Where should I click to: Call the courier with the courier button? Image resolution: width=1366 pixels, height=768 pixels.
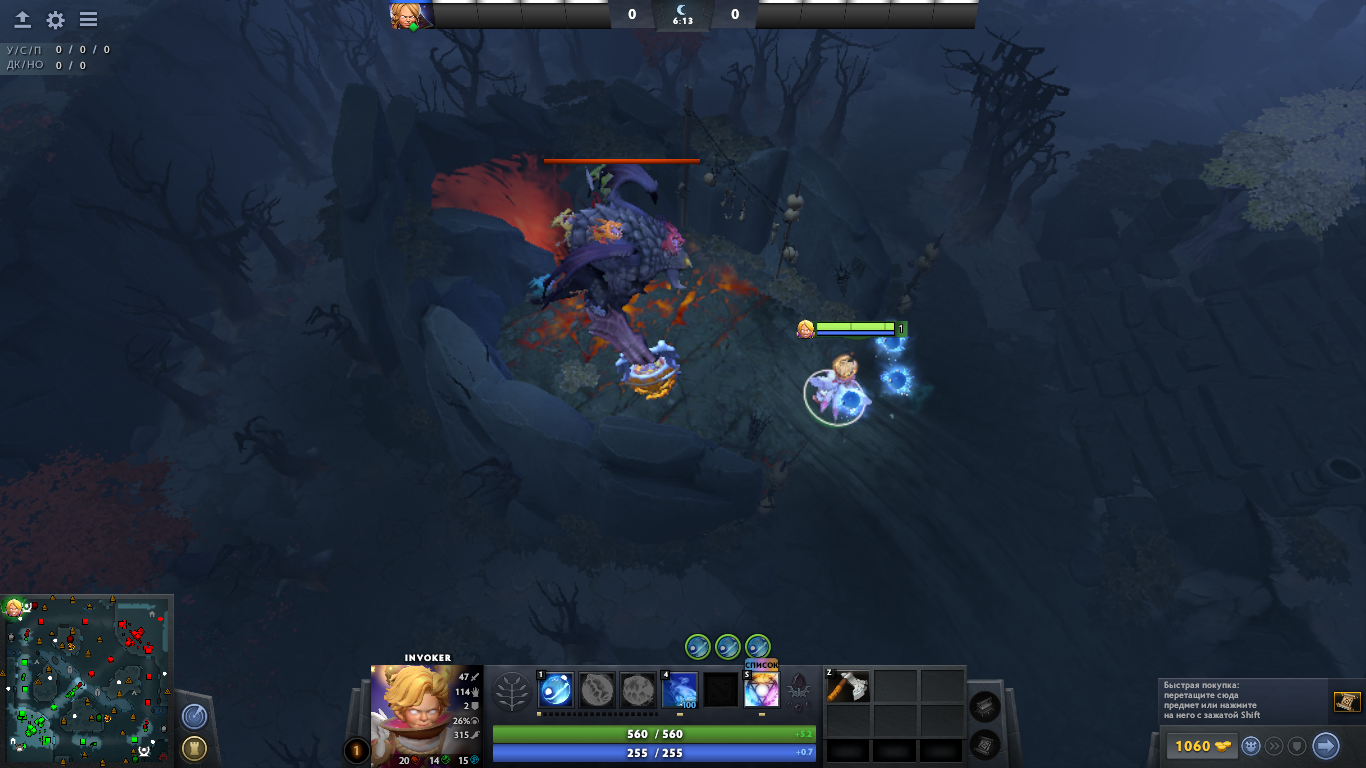point(1250,746)
